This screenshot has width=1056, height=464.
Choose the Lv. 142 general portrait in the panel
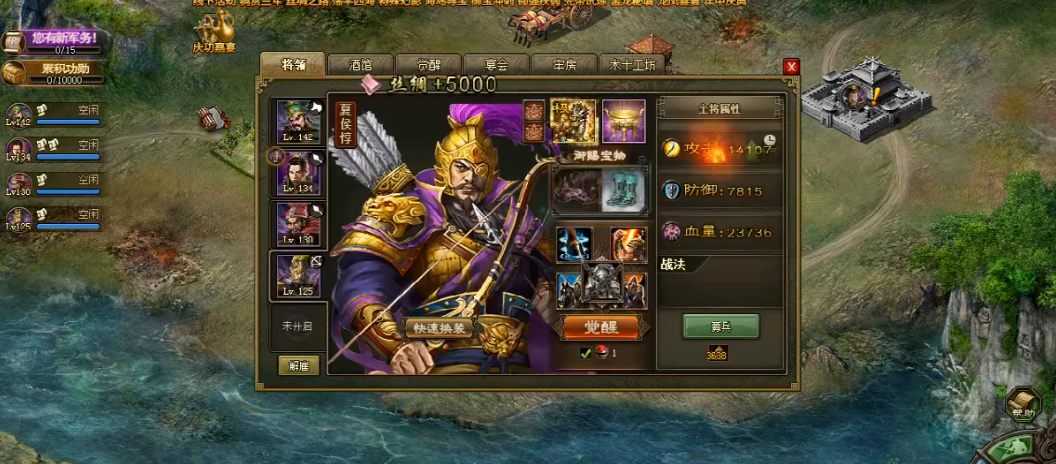[x=298, y=122]
